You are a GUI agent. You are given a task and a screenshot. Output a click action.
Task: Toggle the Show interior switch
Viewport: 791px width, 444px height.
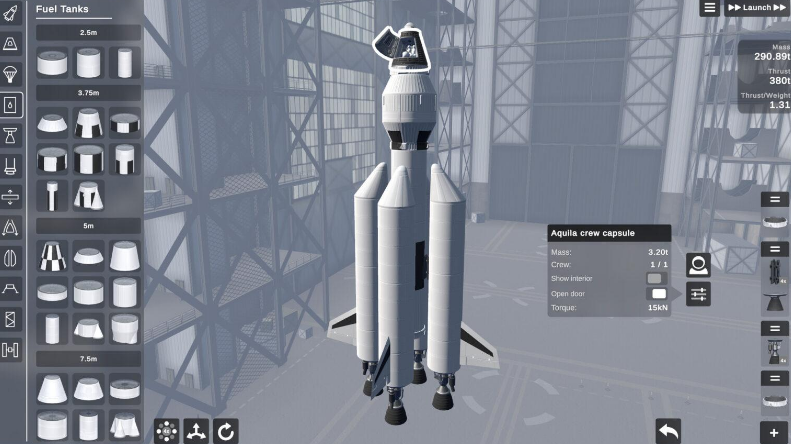[656, 279]
